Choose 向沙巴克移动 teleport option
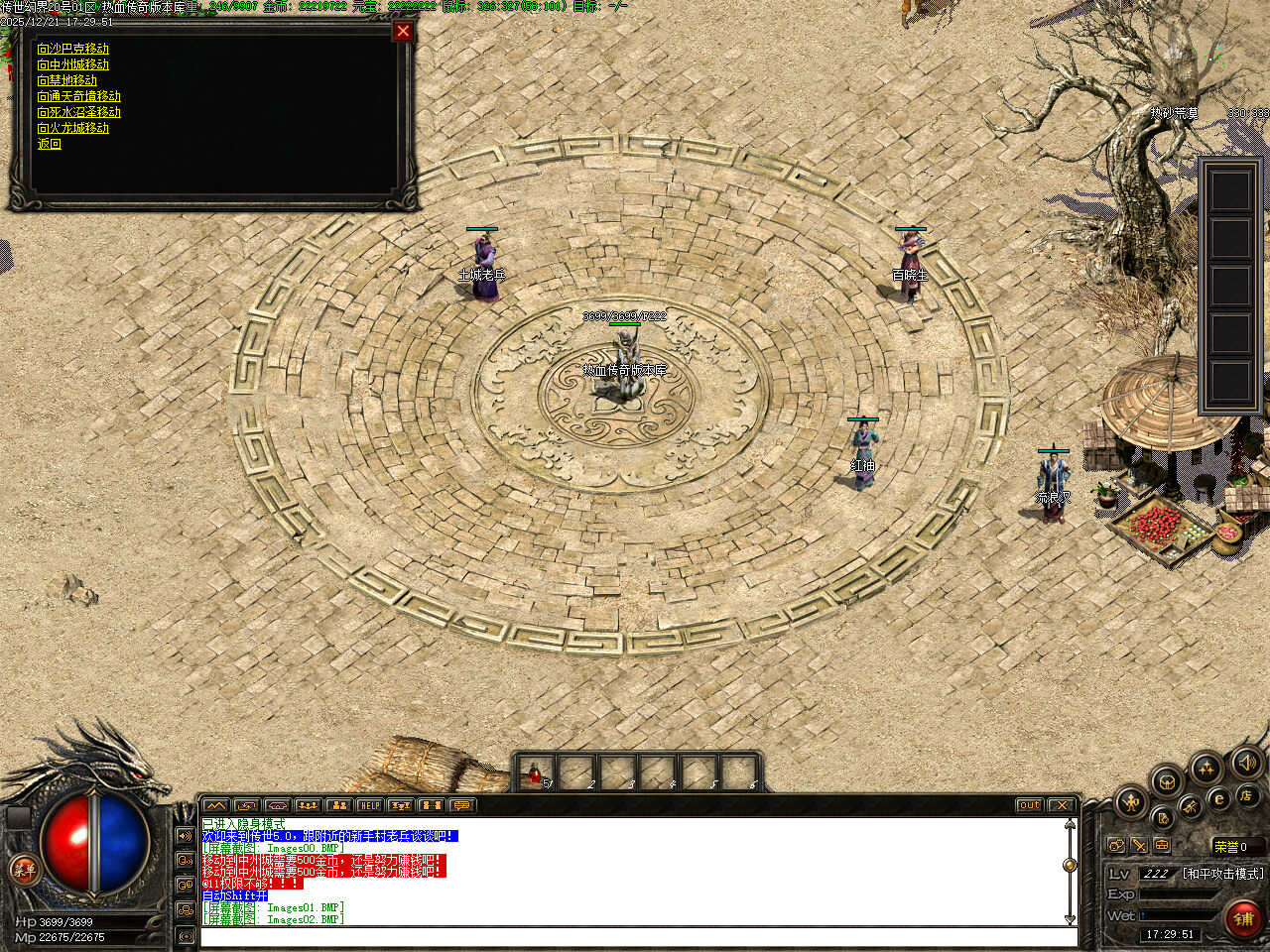1270x952 pixels. click(72, 49)
